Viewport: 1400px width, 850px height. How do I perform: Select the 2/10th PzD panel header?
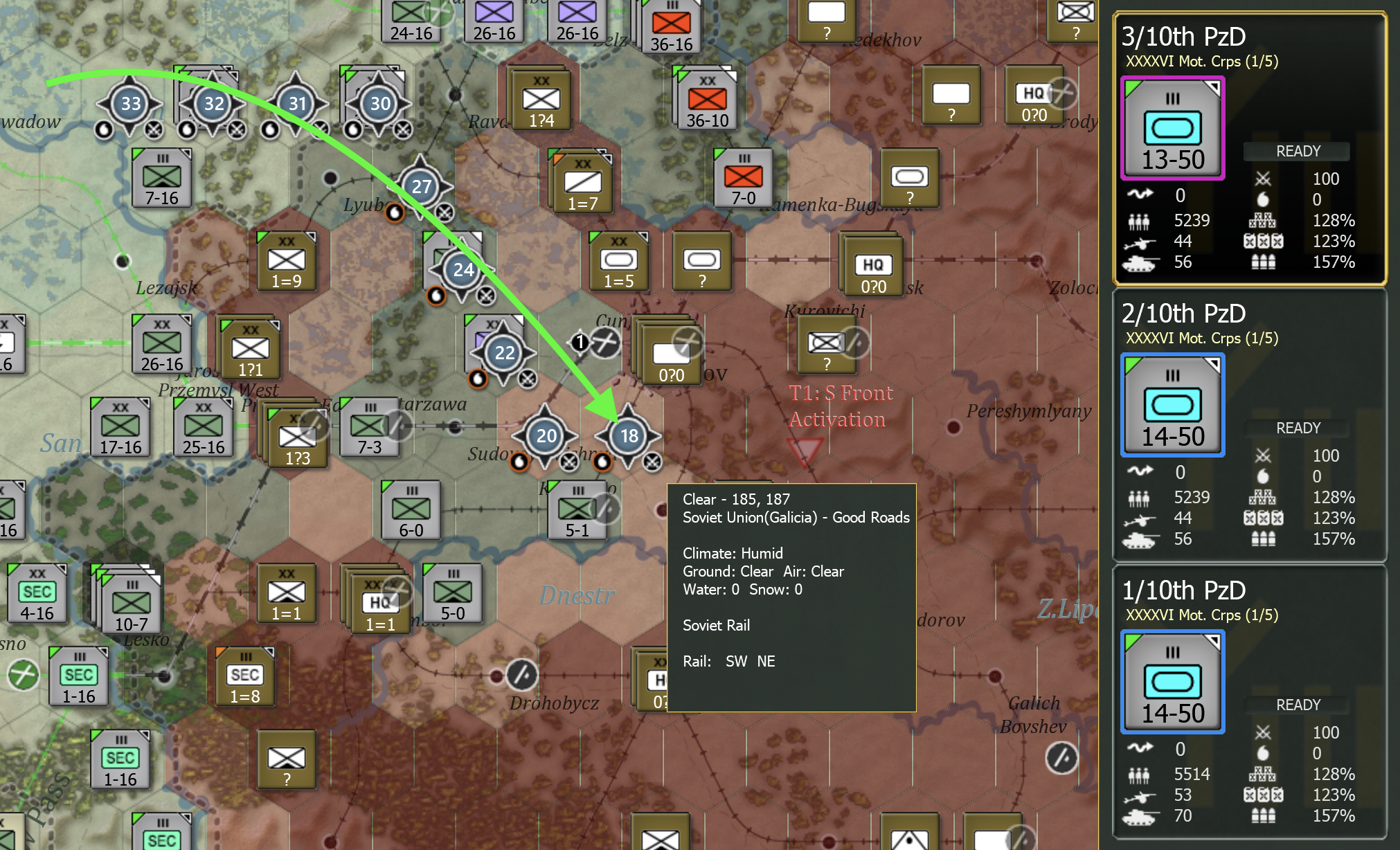pyautogui.click(x=1183, y=314)
